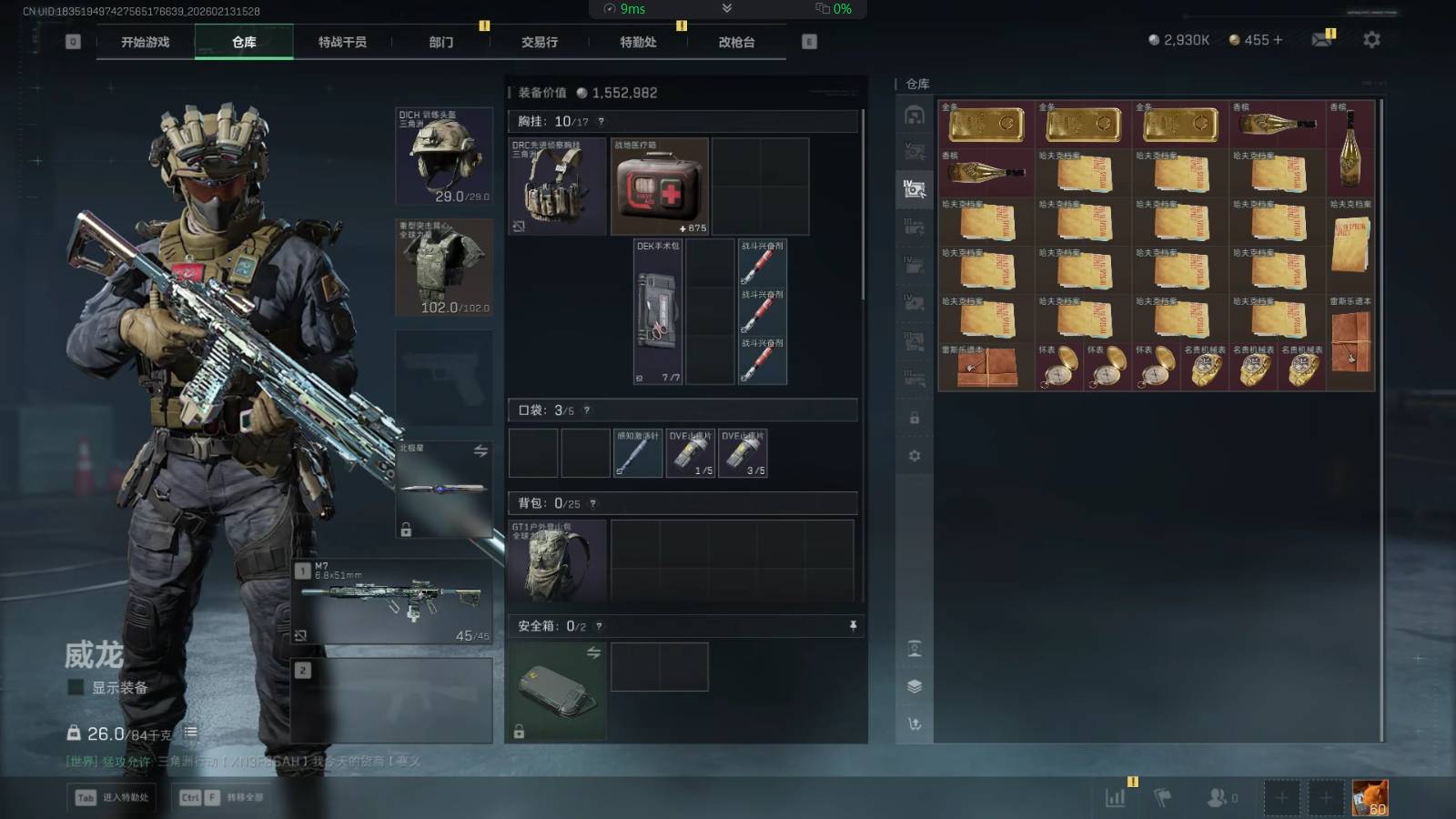Viewport: 1456px width, 819px height.
Task: Switch to the 改枪台 tab
Action: click(736, 42)
